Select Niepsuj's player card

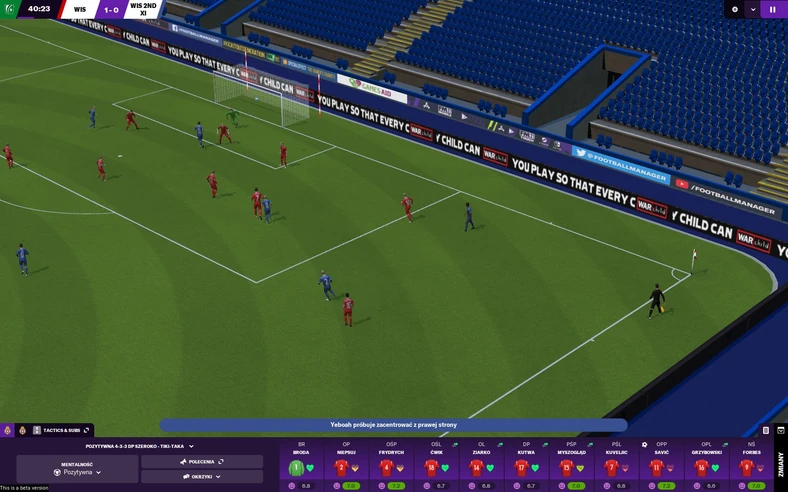pyautogui.click(x=346, y=466)
